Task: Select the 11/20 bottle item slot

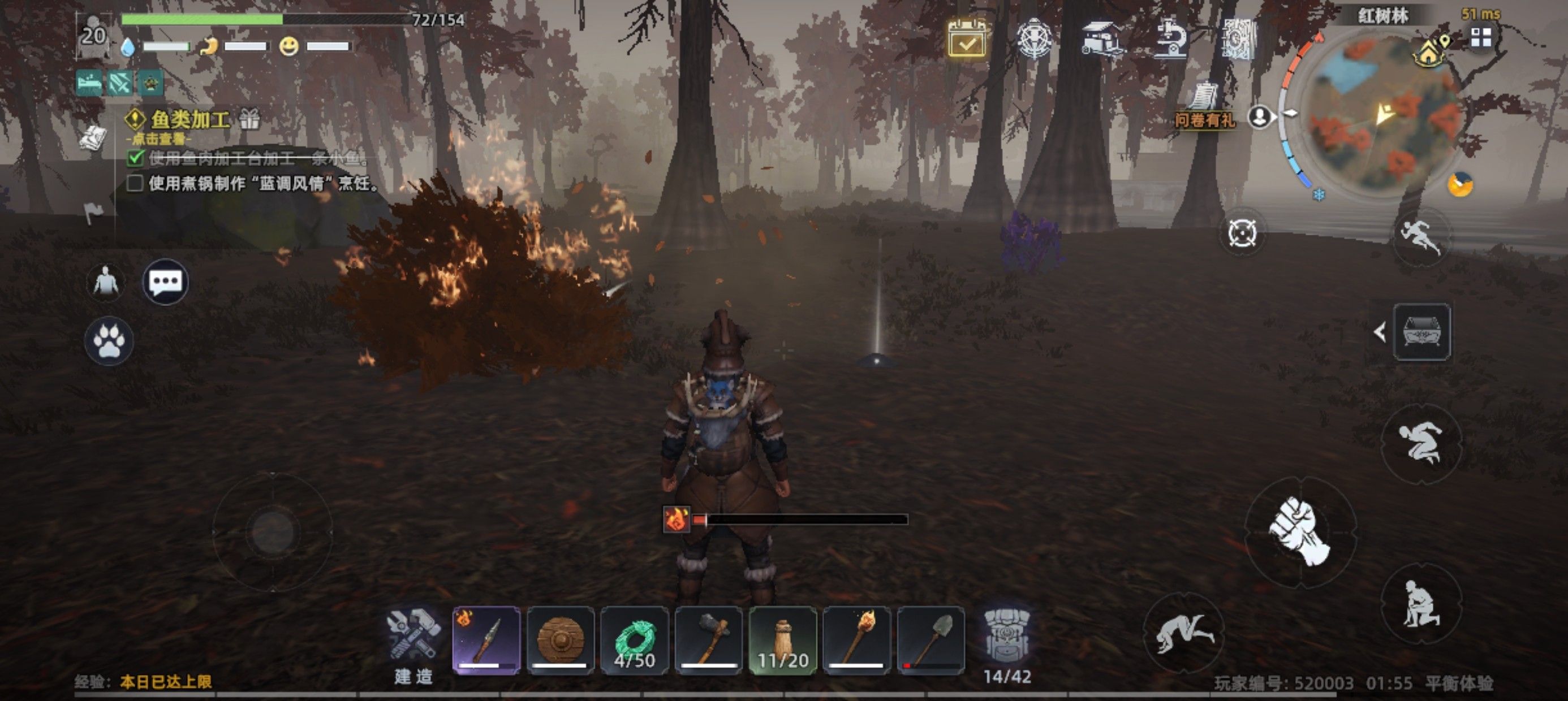Action: [783, 640]
